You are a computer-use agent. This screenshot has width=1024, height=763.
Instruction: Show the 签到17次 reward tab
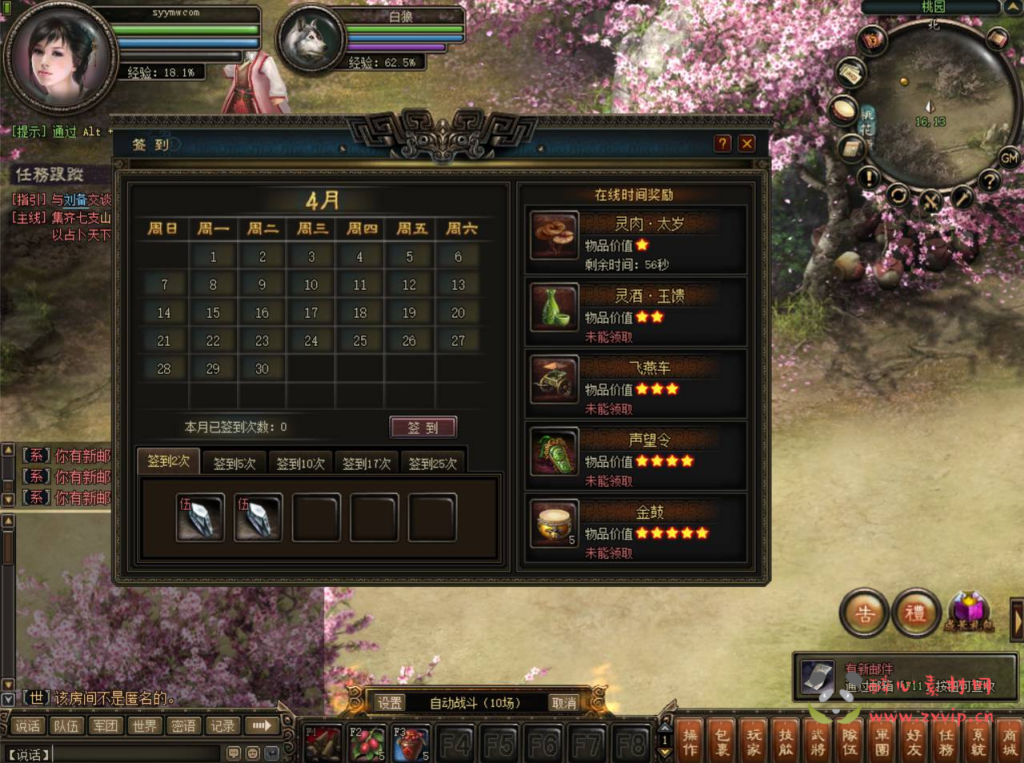click(x=366, y=464)
